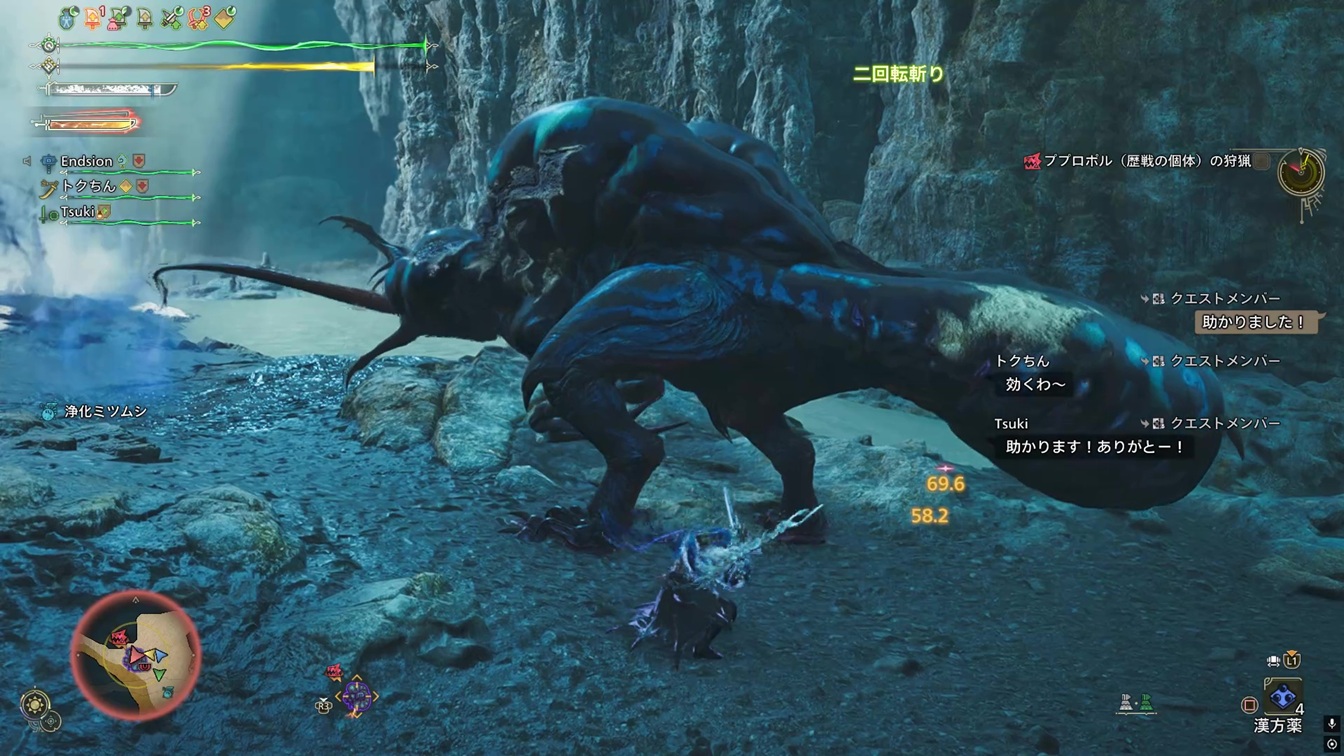
Task: Click the sun time-of-day icon
Action: [36, 703]
